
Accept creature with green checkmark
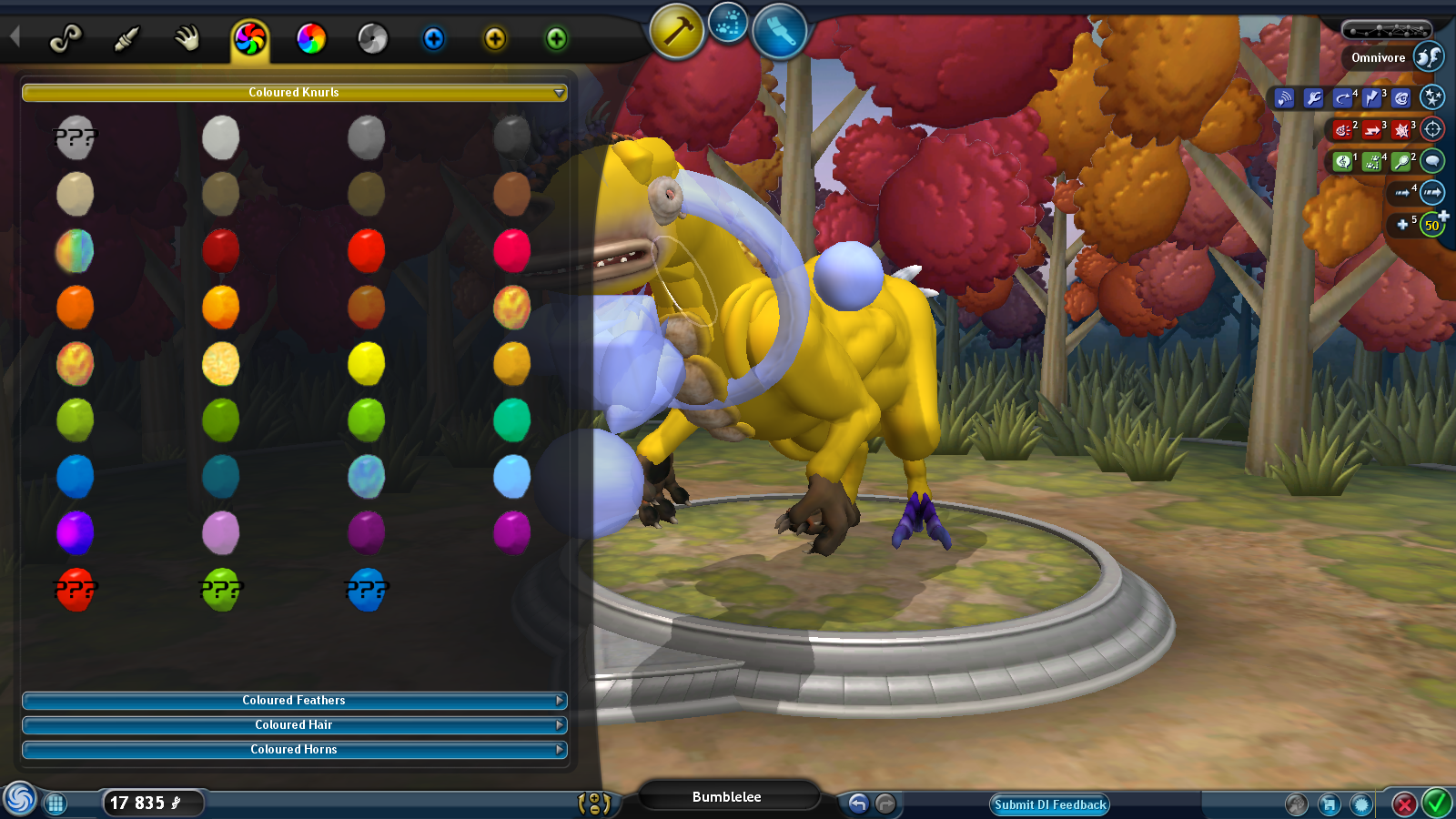(1437, 804)
